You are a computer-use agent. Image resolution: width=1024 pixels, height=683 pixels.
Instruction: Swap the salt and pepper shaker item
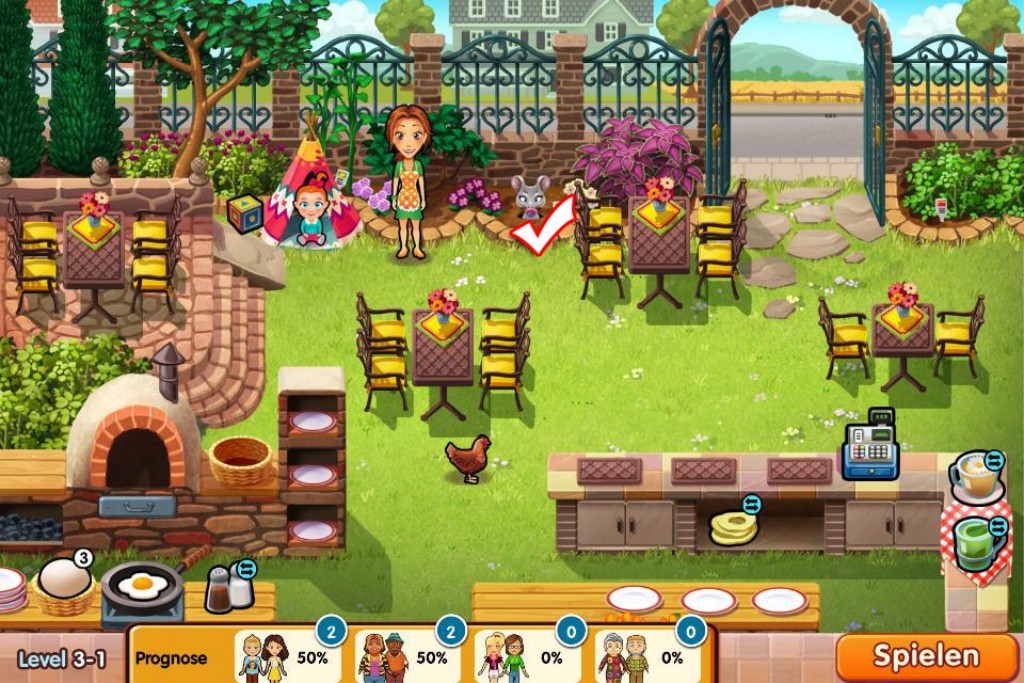(x=246, y=570)
